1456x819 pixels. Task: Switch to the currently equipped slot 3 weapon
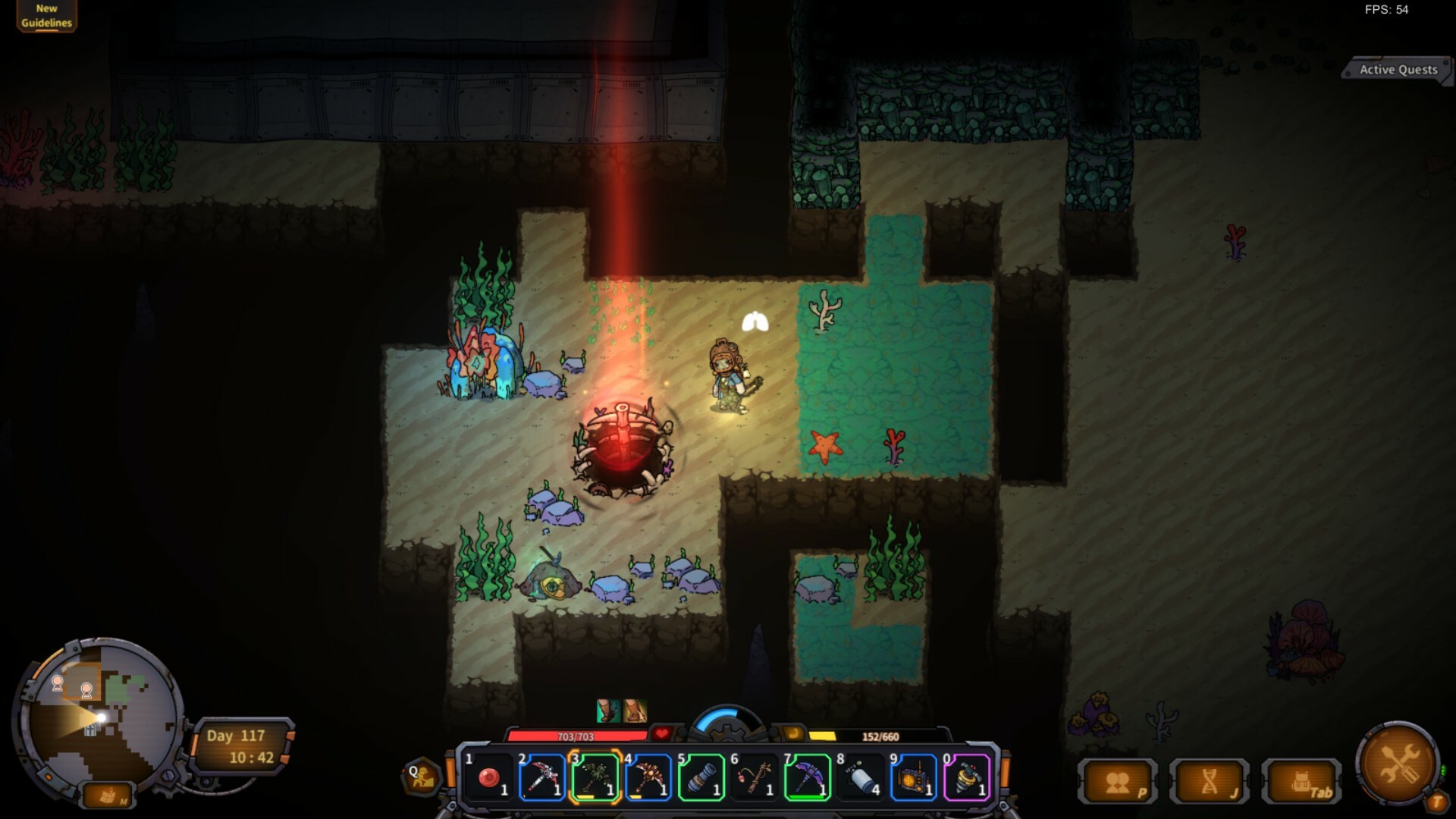point(594,780)
